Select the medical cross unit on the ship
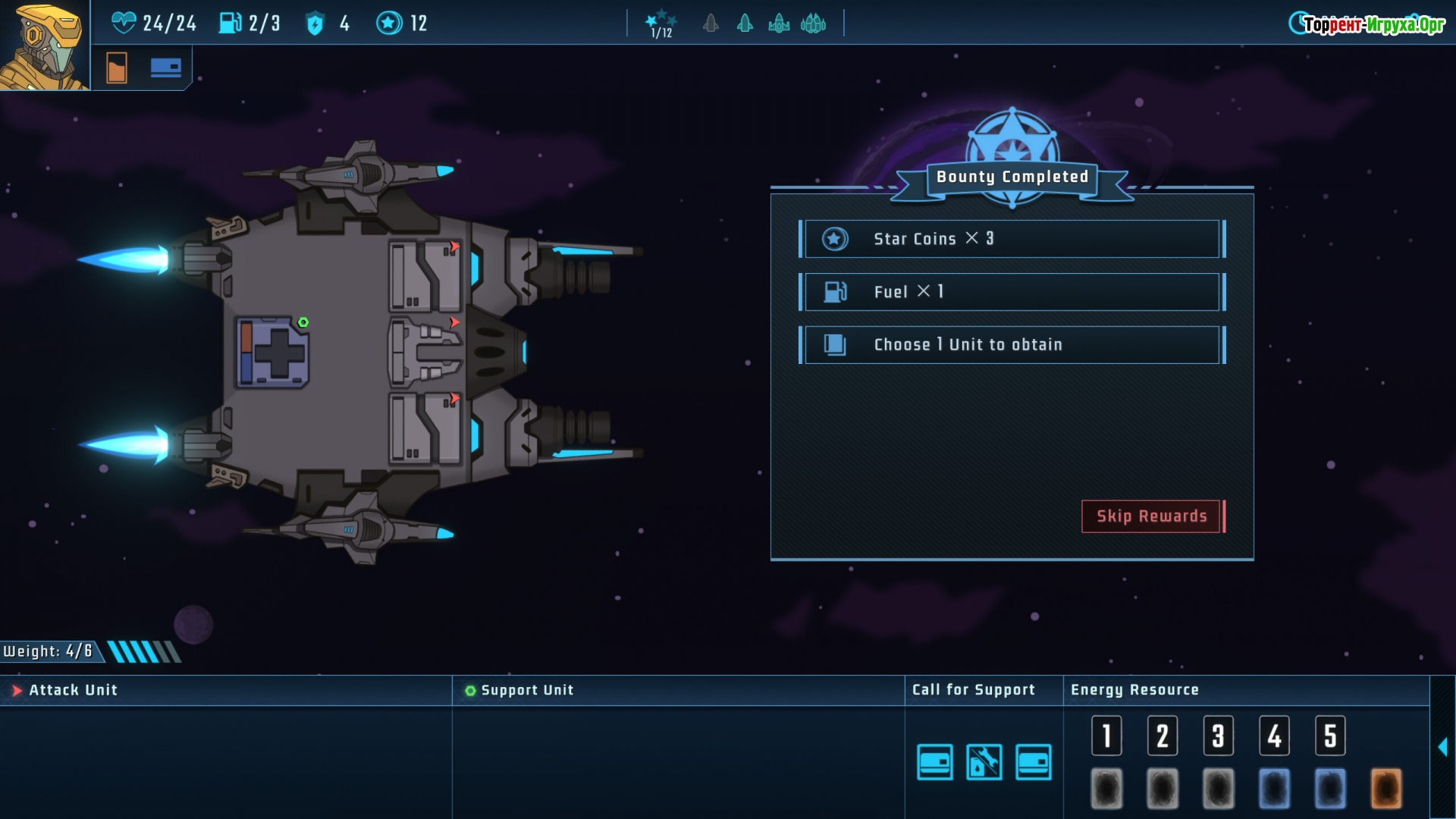The image size is (1456, 819). pos(272,353)
